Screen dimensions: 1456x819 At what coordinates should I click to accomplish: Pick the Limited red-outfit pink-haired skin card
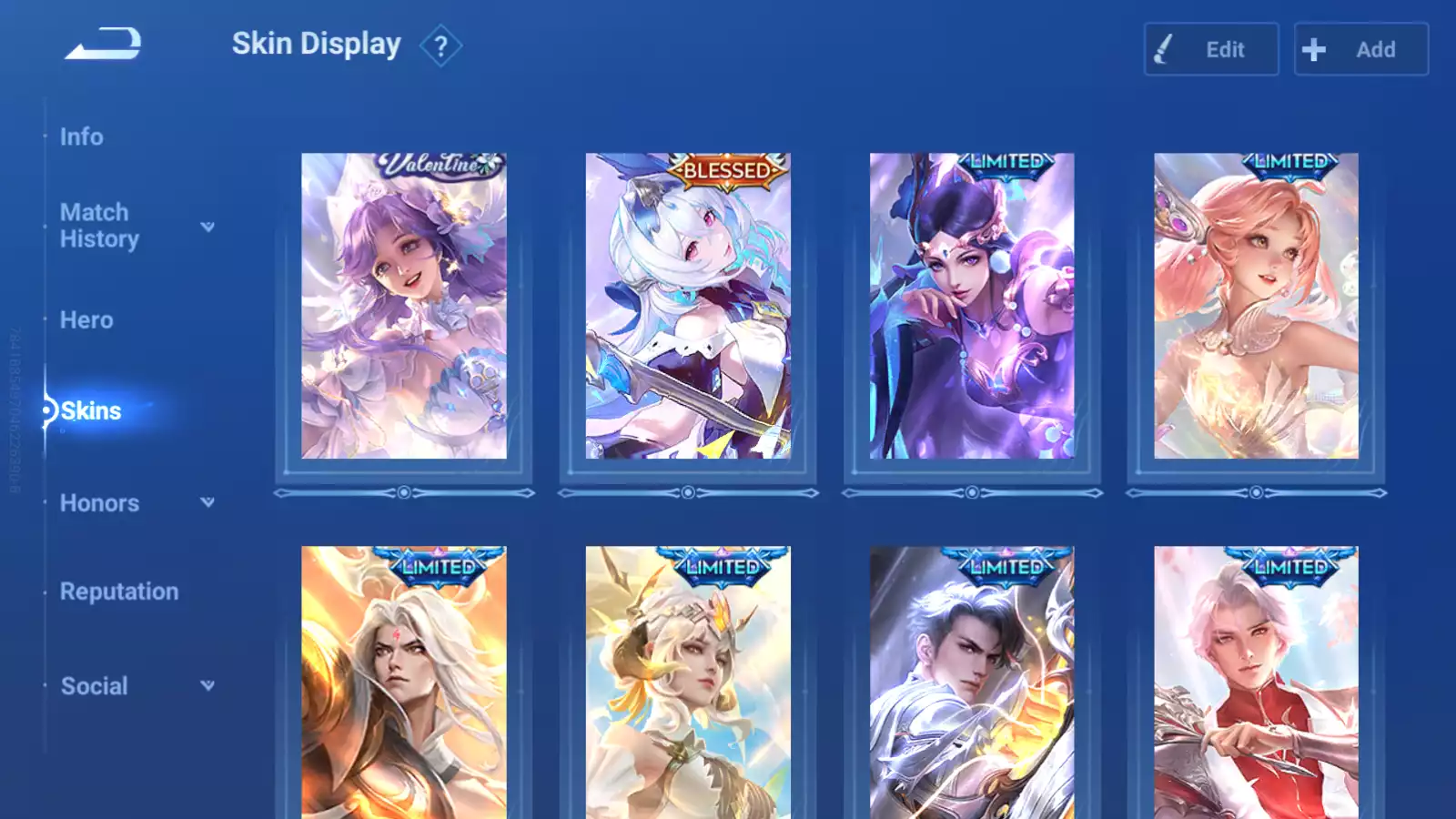1256,682
